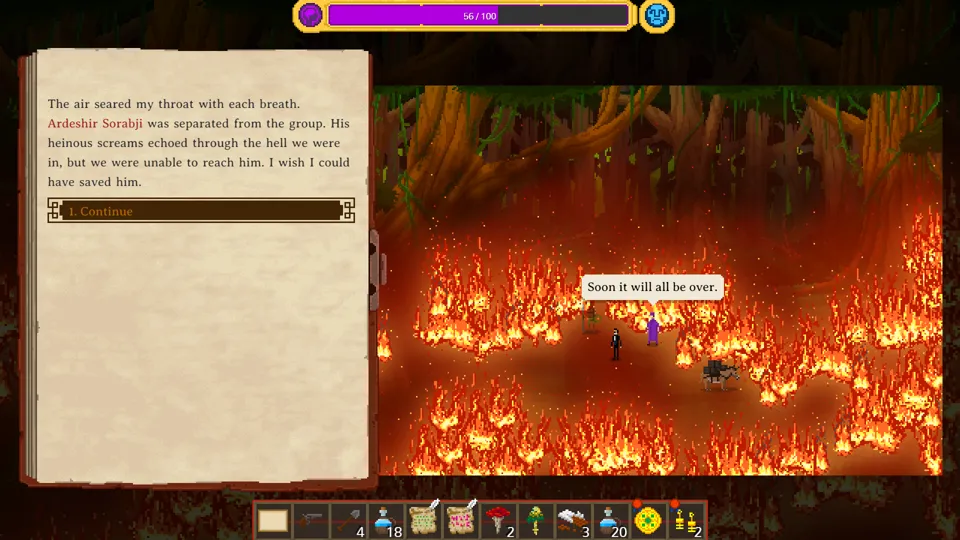
Task: Open the green map scroll with quill
Action: coord(425,521)
